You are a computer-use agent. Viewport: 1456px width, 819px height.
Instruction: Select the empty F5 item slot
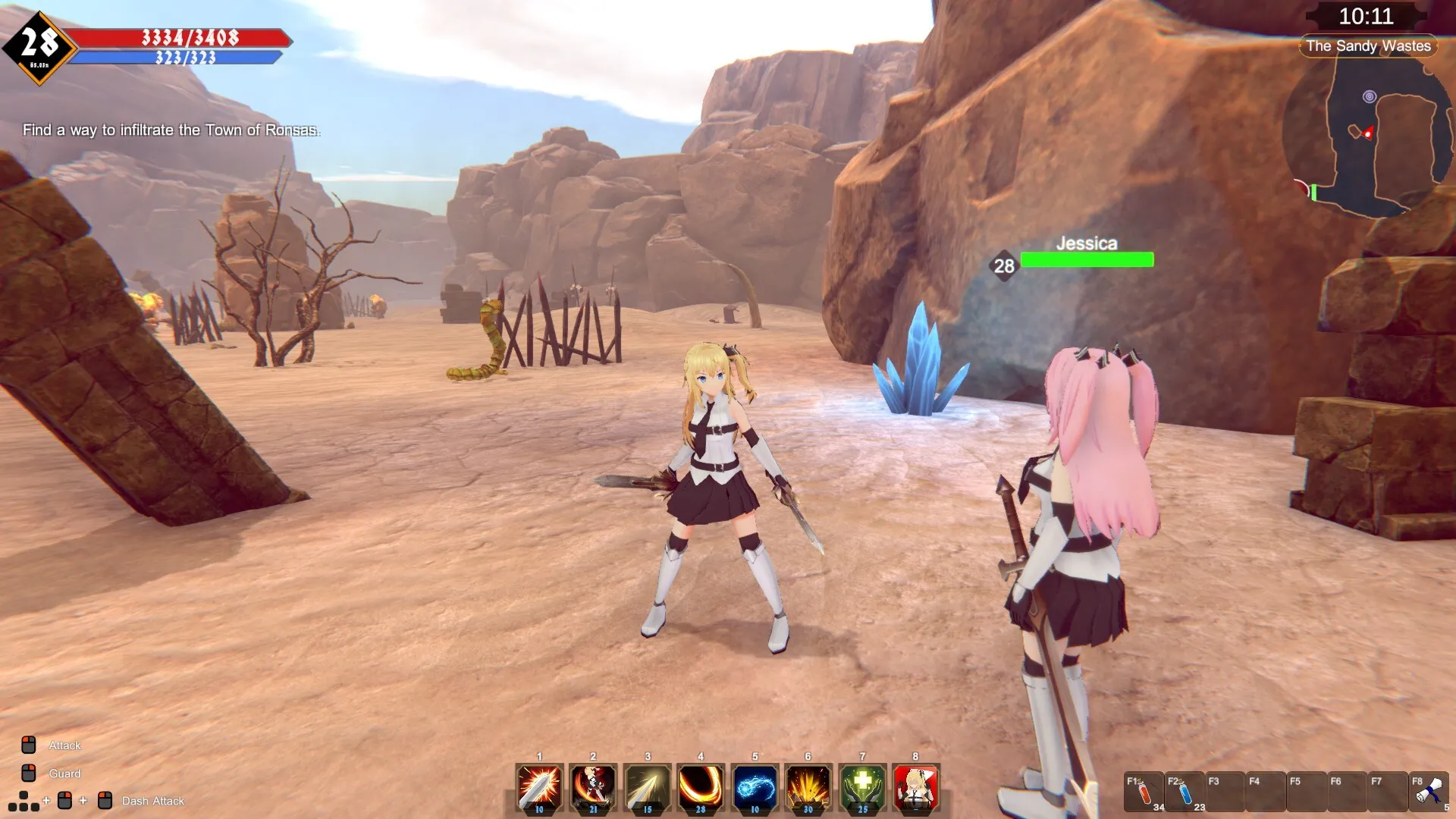[1306, 792]
